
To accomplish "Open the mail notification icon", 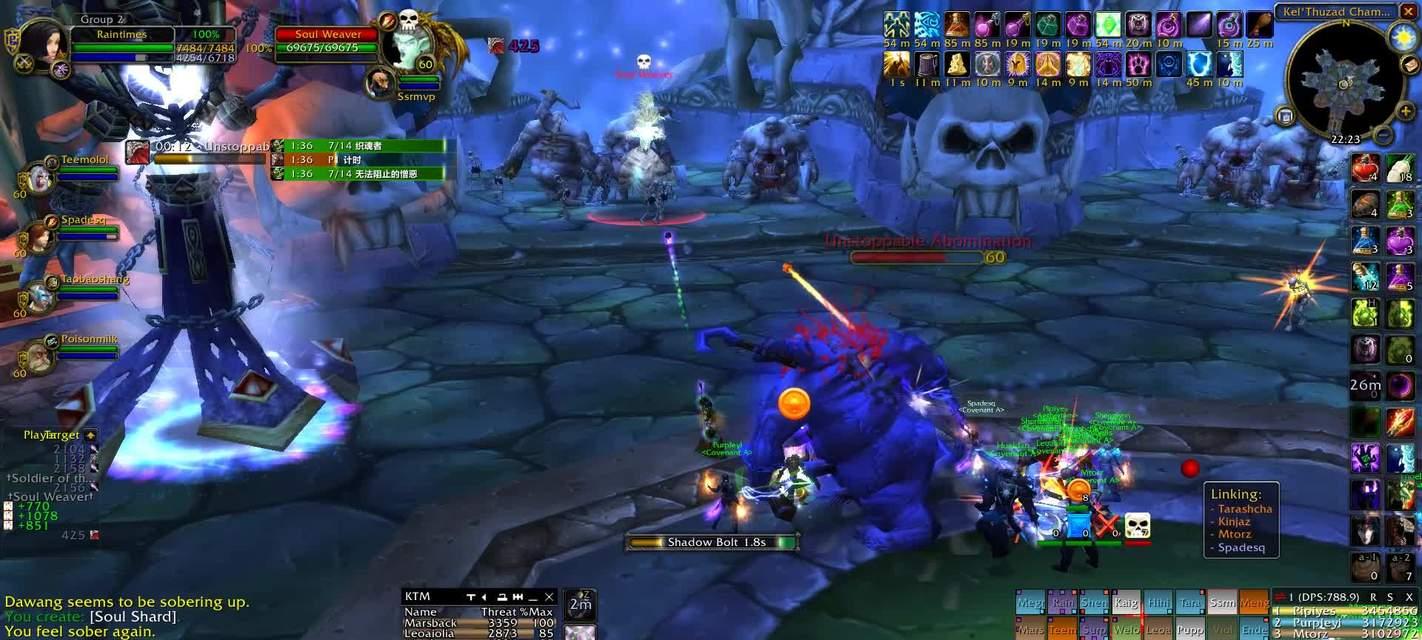I will pos(1409,65).
